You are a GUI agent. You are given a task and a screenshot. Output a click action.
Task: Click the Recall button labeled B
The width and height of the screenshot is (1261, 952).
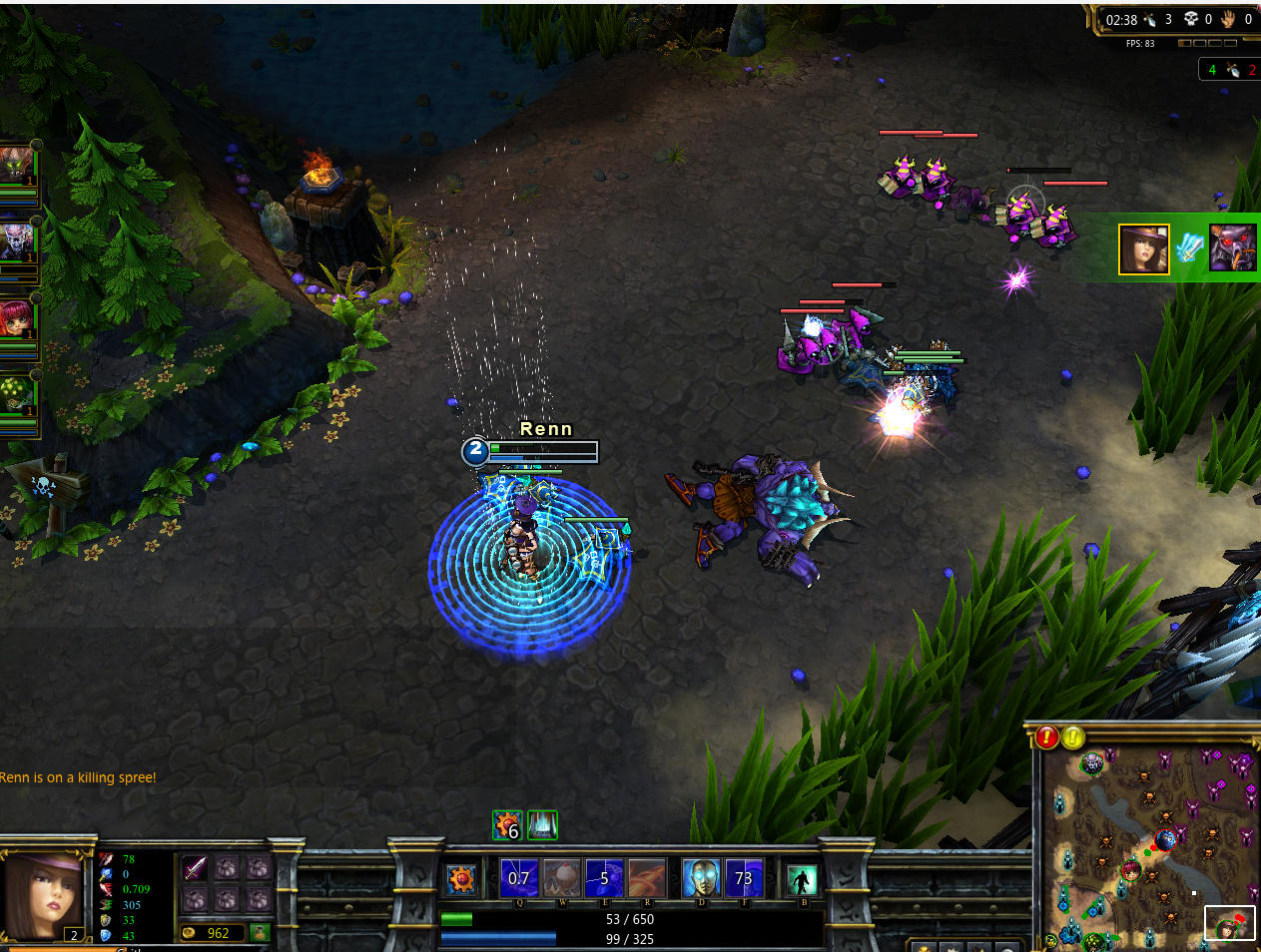801,879
